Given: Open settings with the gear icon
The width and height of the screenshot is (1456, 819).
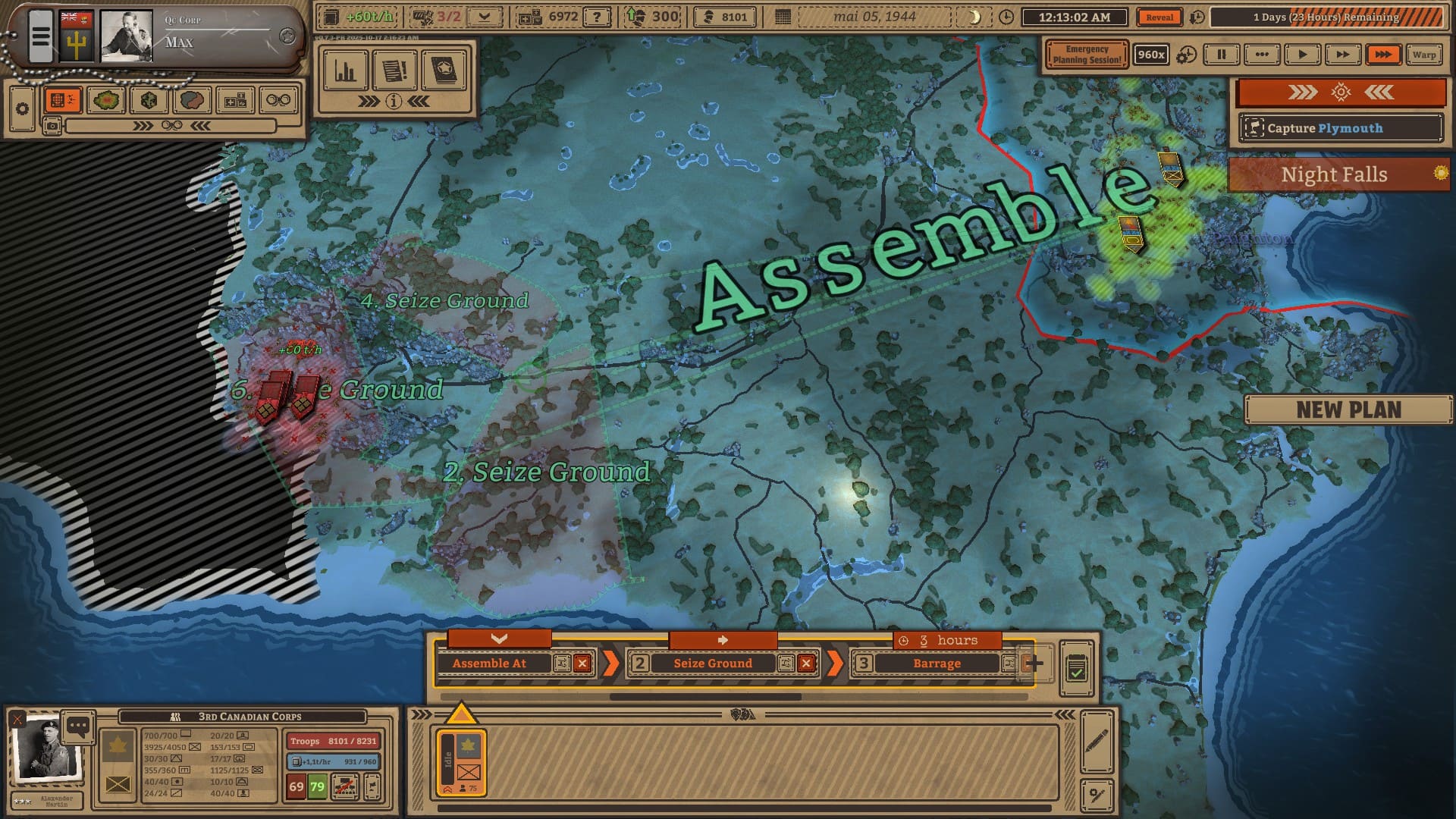Looking at the screenshot, I should (x=22, y=109).
